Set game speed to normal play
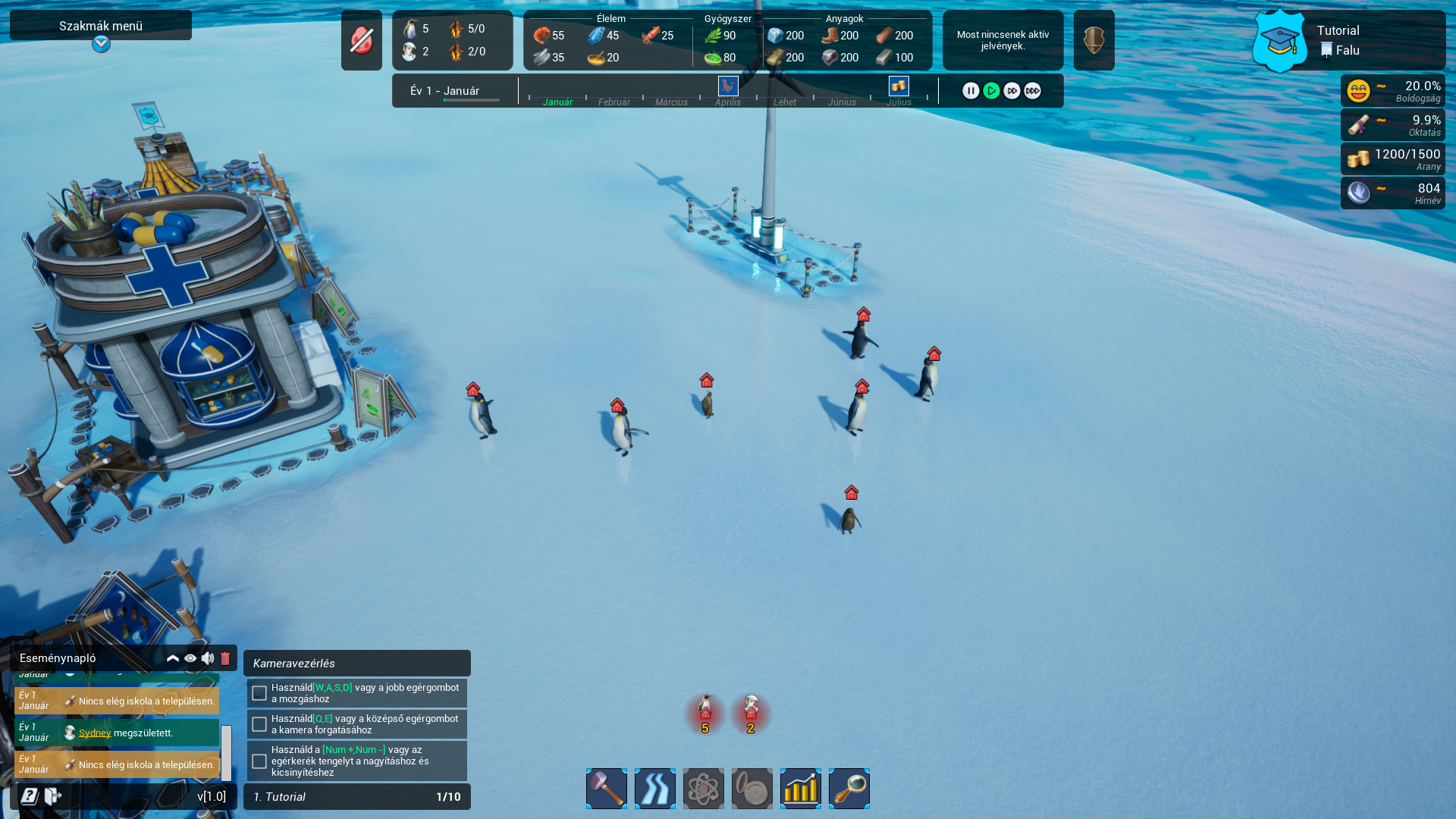1456x819 pixels. 991,91
